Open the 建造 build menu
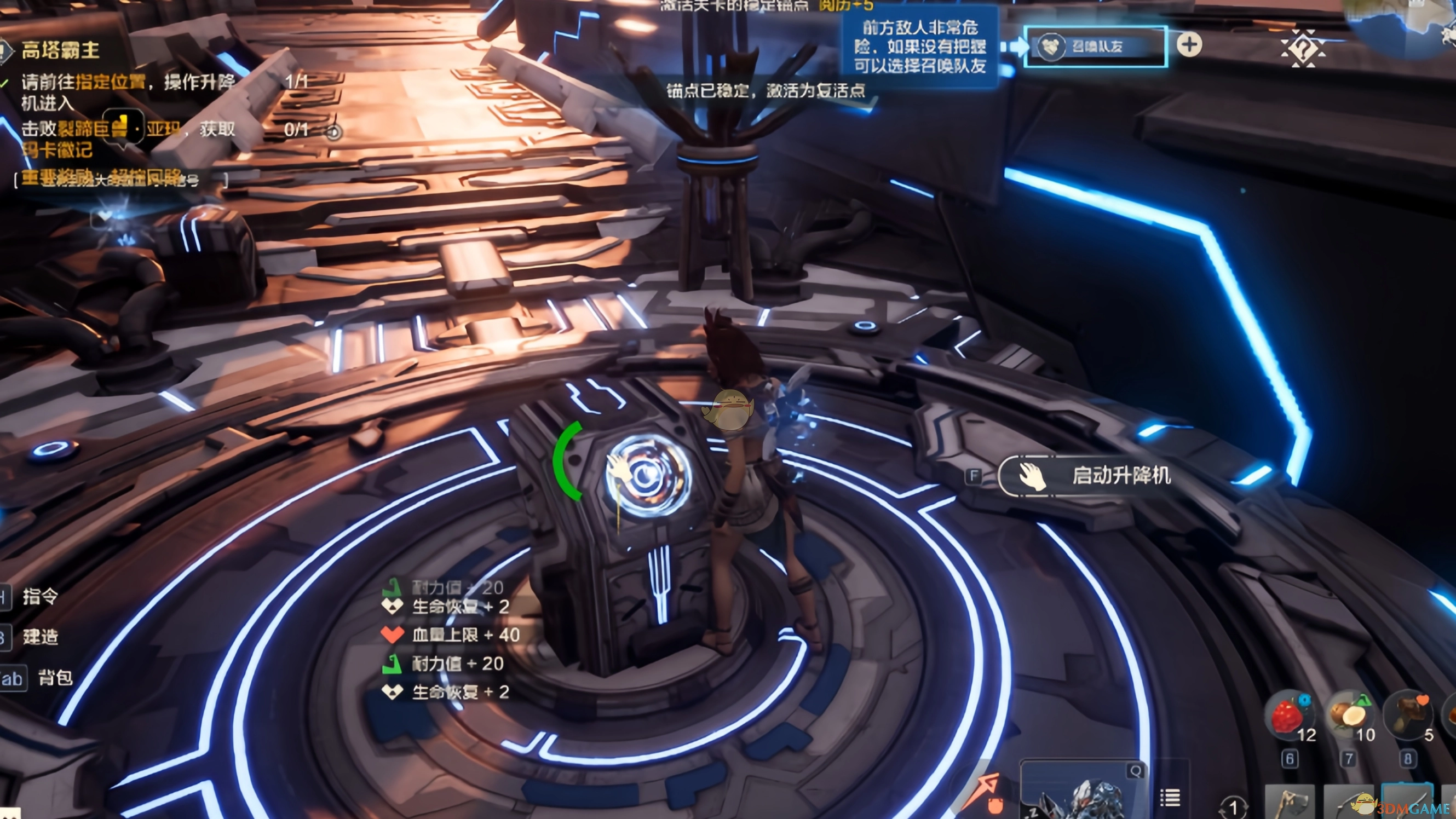1456x819 pixels. (39, 637)
